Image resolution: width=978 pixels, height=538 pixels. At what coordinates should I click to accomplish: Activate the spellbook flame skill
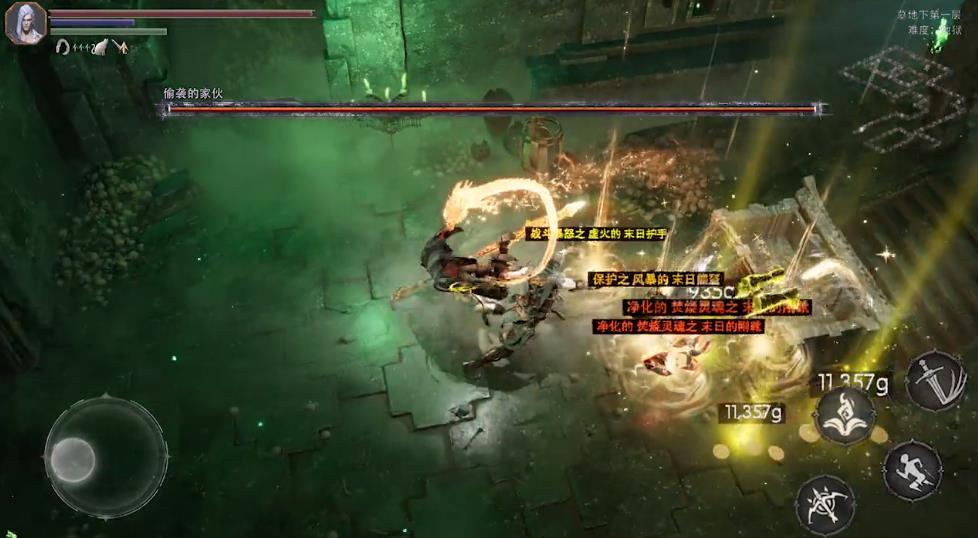(x=845, y=415)
